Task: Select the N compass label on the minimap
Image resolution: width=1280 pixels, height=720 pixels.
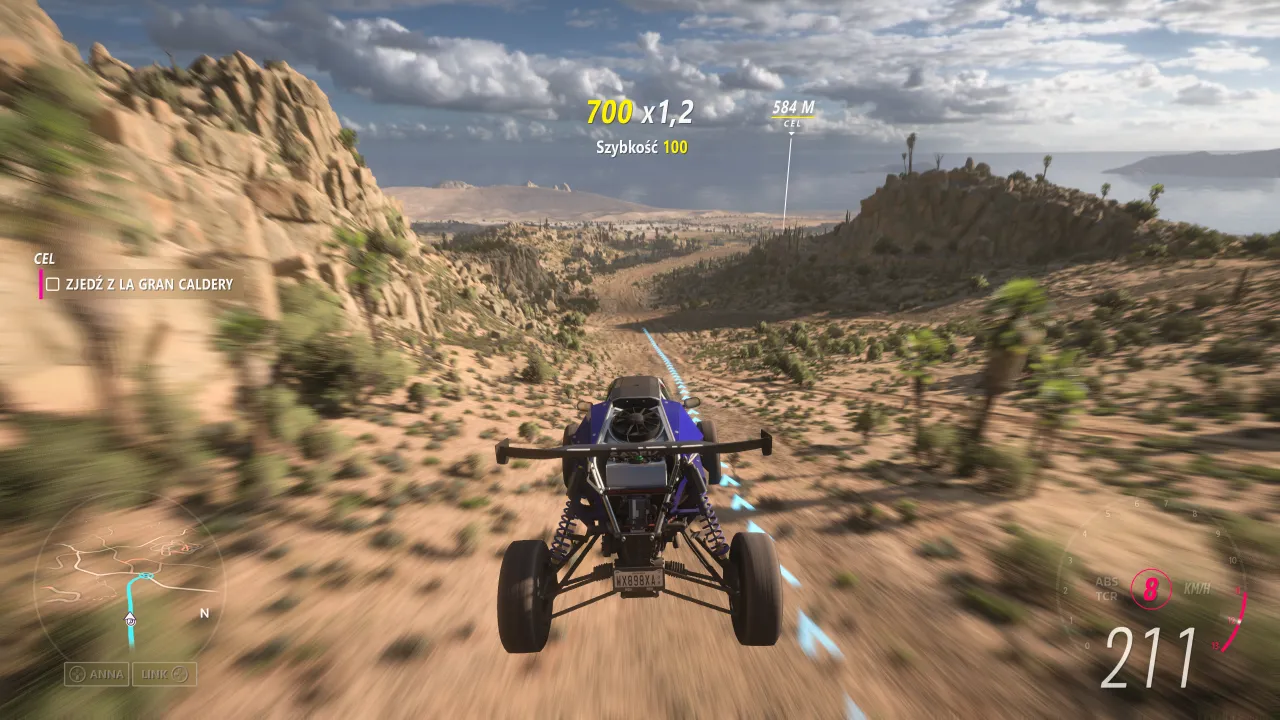Action: [203, 615]
